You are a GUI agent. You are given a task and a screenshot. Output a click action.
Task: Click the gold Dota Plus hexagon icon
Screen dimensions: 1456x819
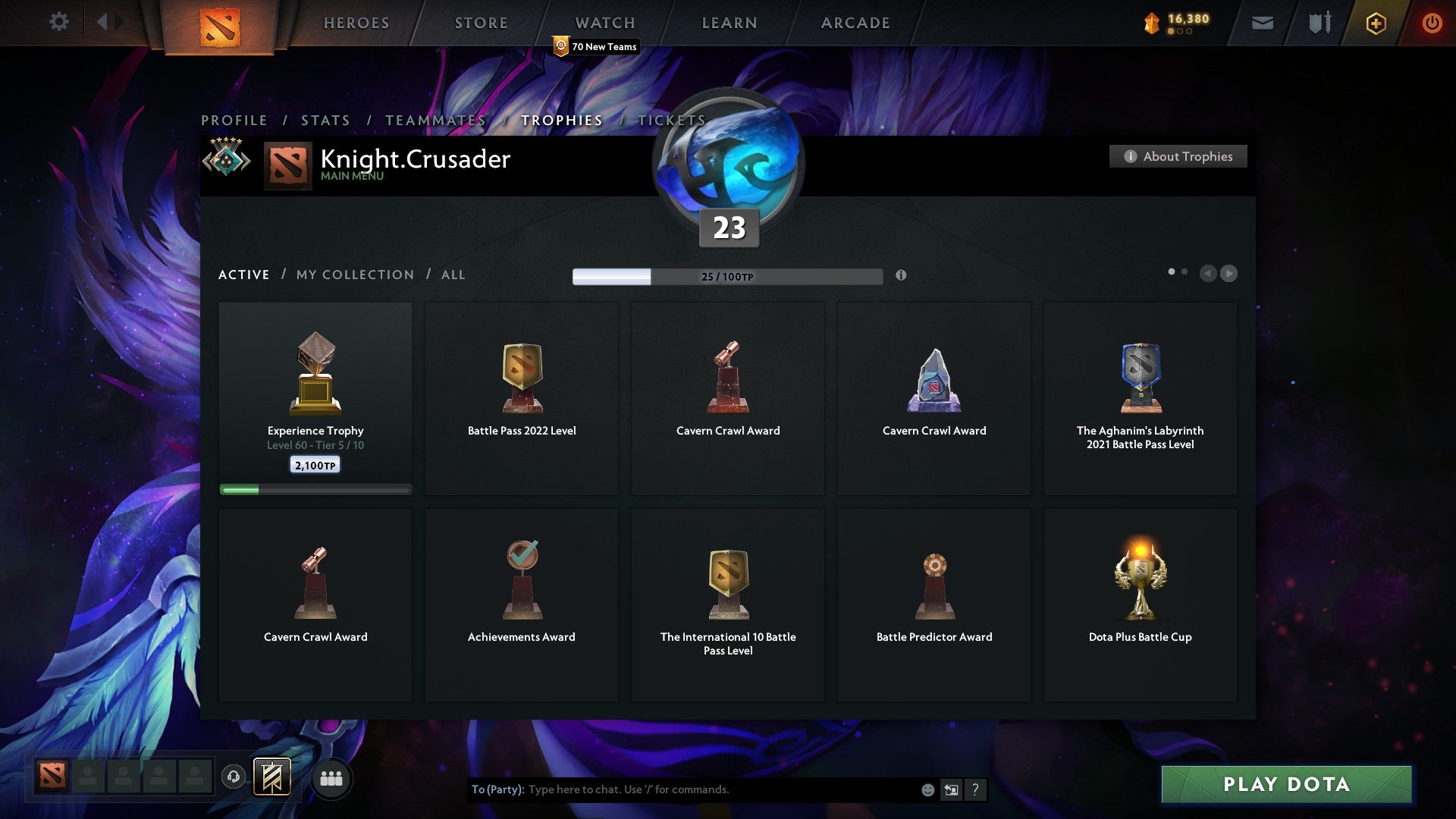click(1376, 23)
